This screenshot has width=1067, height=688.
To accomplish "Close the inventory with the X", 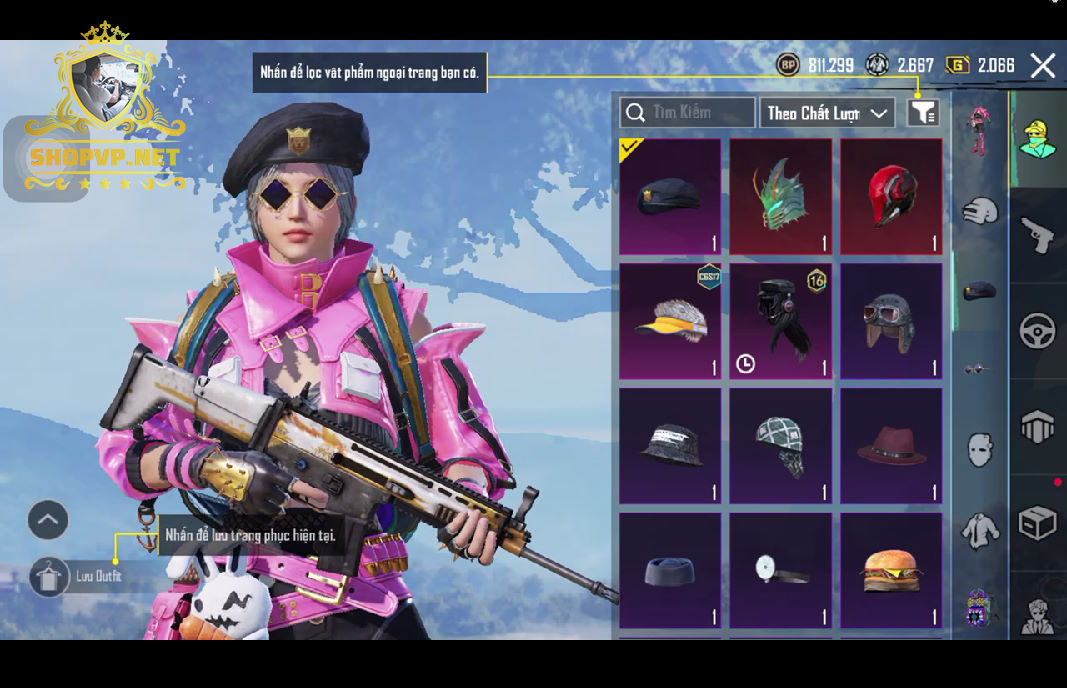I will pyautogui.click(x=1042, y=66).
